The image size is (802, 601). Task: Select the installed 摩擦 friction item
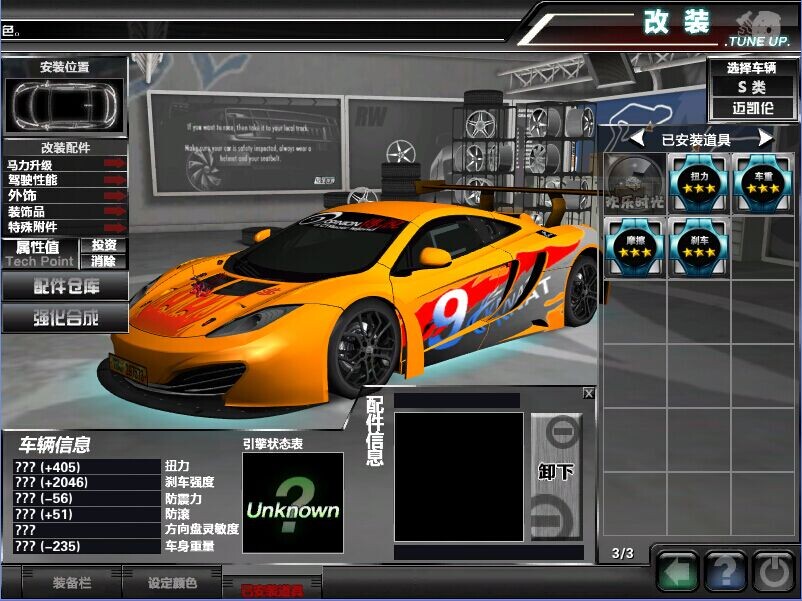tap(634, 247)
